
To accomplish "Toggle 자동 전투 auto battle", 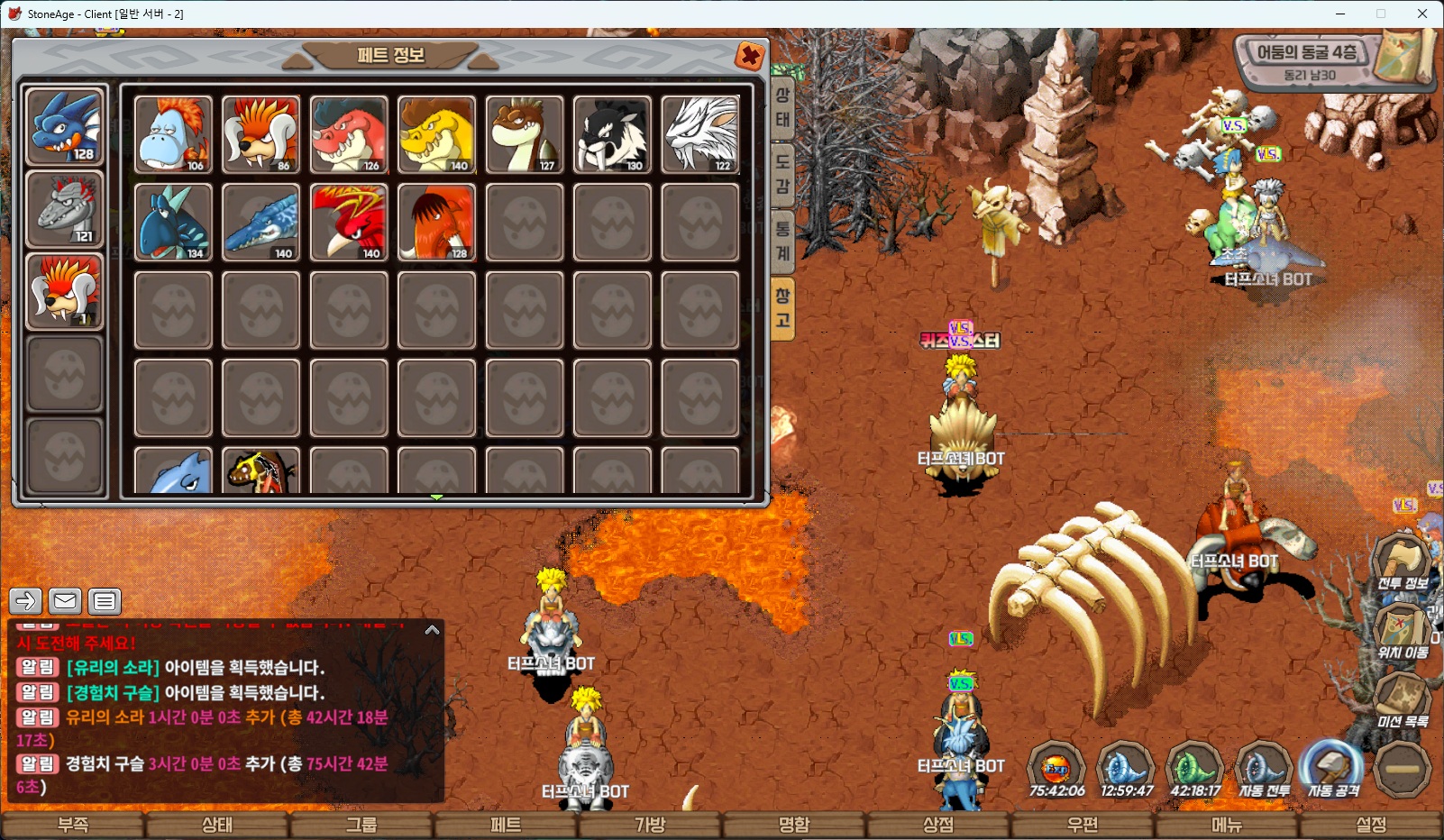I will (1264, 772).
